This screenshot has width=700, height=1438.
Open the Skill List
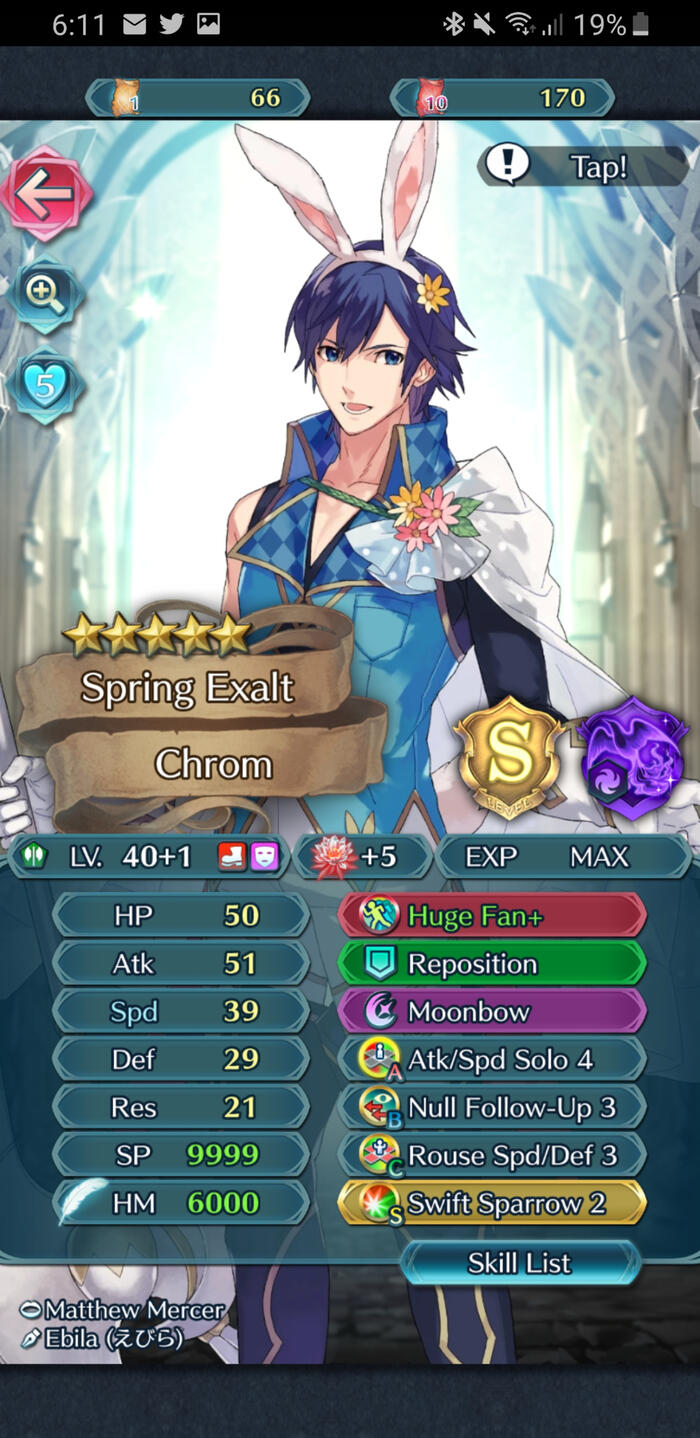[519, 1263]
